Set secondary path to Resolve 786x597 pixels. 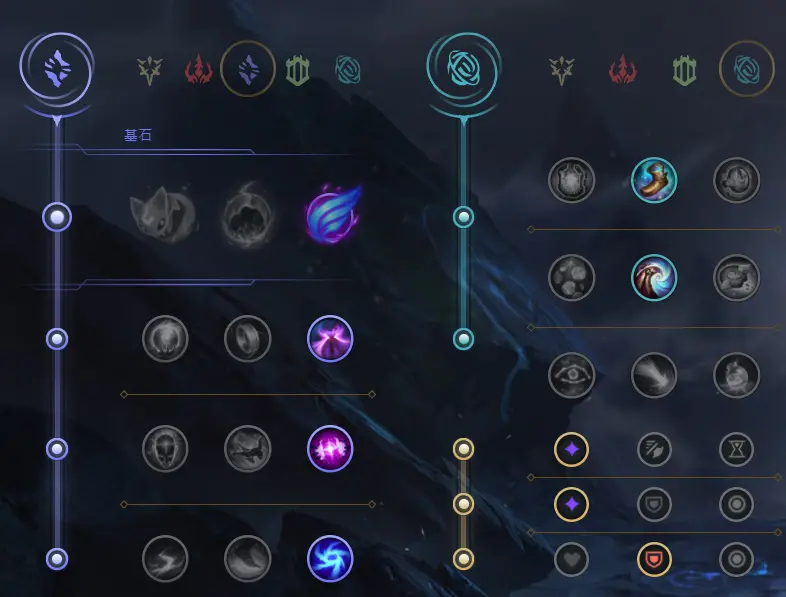point(685,70)
